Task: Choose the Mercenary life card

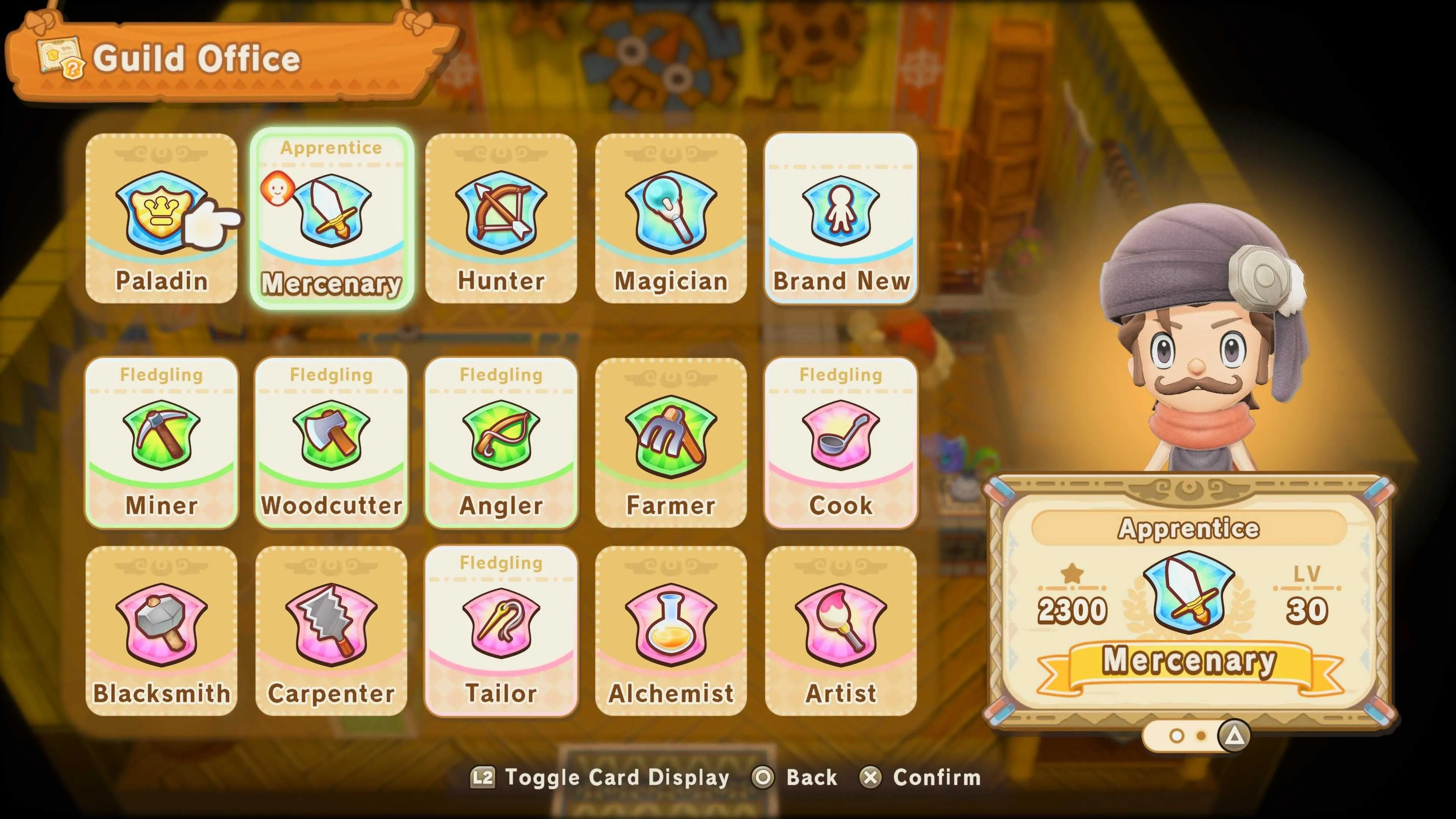Action: [x=332, y=218]
